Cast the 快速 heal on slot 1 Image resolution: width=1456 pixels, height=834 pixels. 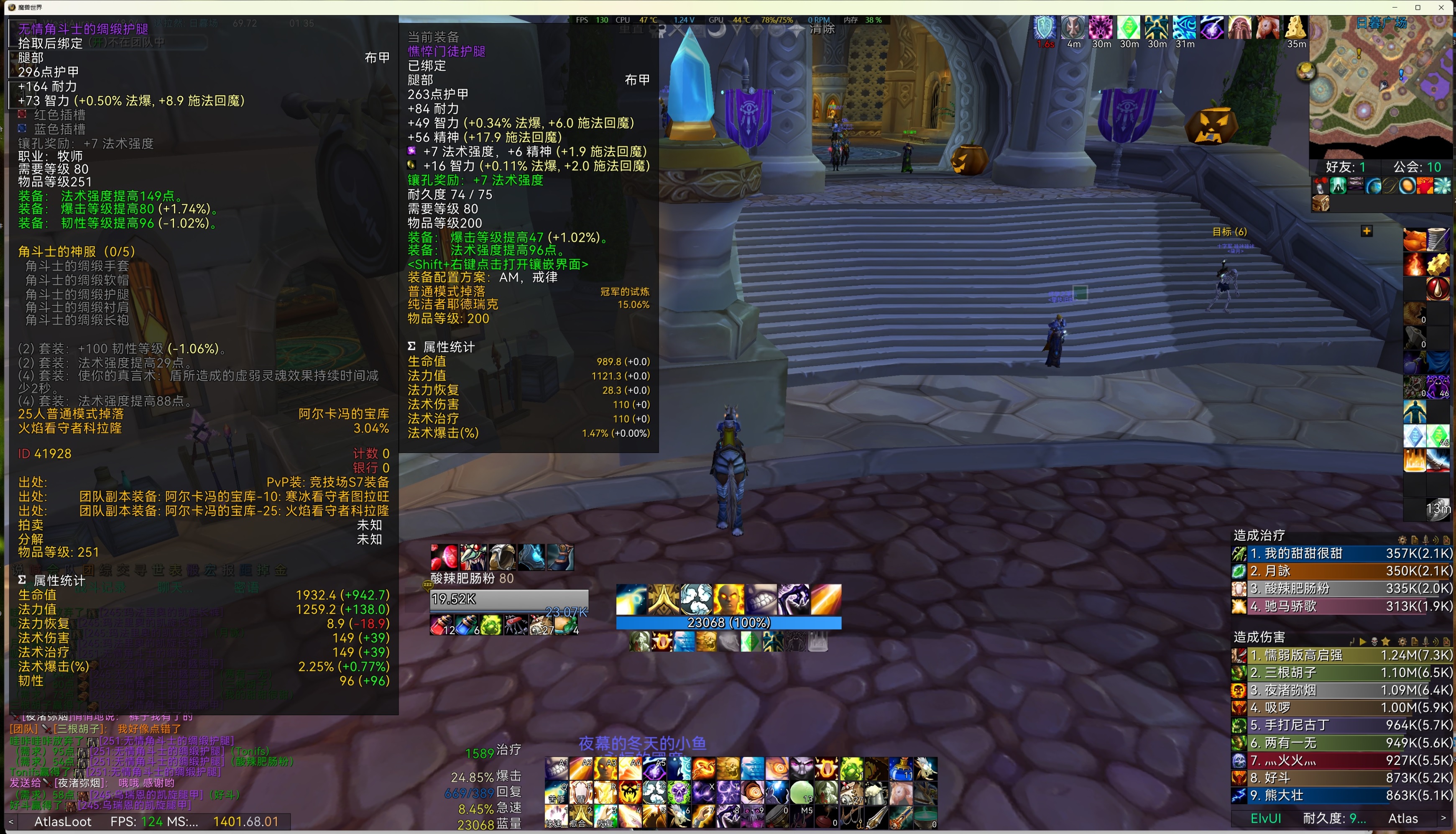pyautogui.click(x=556, y=817)
